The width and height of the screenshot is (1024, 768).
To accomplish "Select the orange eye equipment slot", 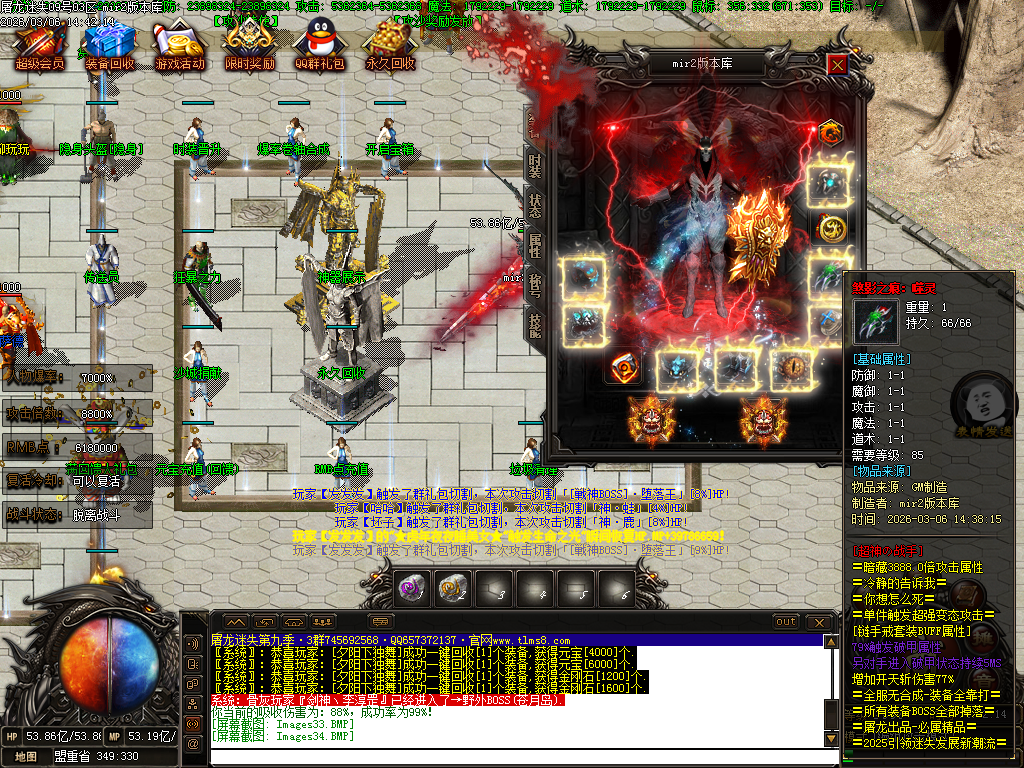I will pyautogui.click(x=794, y=368).
